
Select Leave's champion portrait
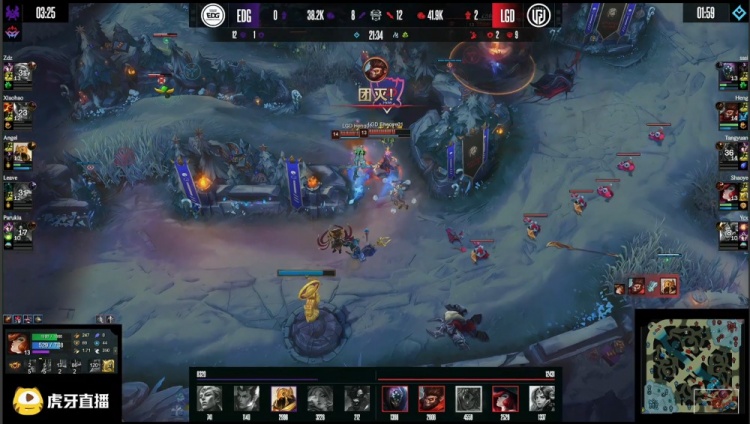(x=20, y=192)
